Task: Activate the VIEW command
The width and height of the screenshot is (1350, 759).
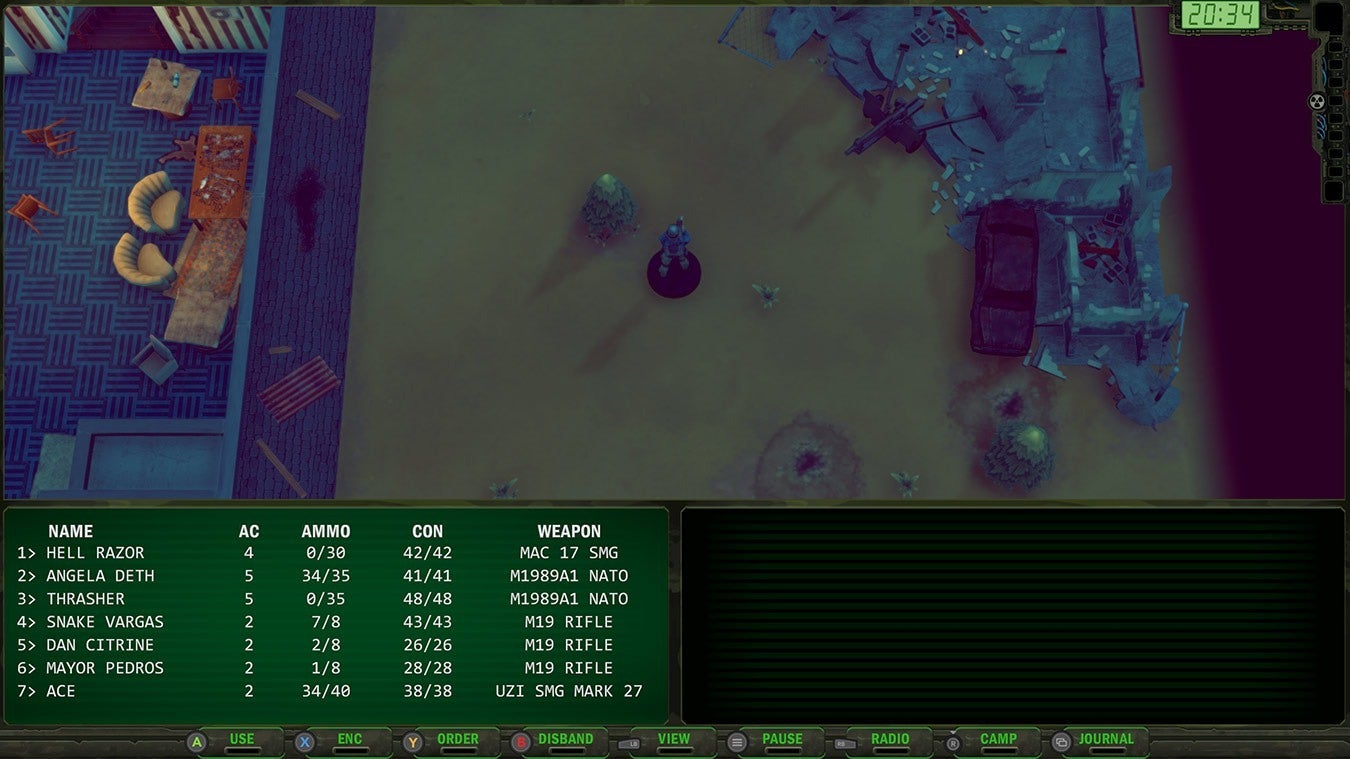Action: coord(673,740)
